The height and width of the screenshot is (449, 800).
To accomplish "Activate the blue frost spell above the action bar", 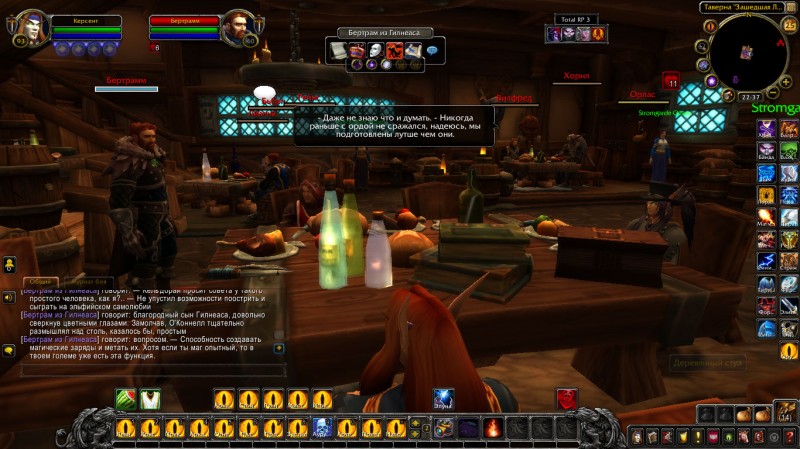I will [x=443, y=399].
